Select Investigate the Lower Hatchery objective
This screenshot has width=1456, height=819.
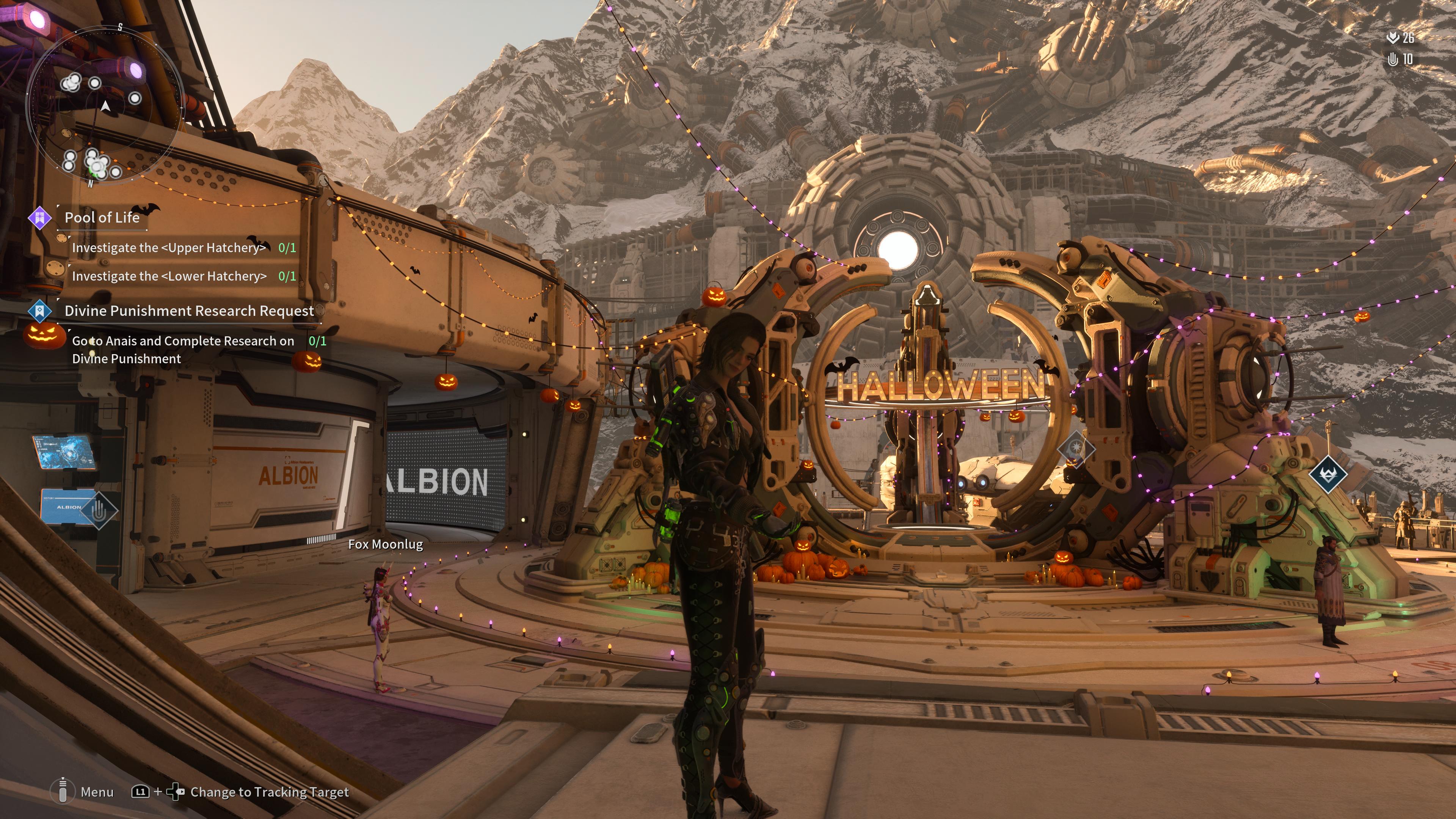click(x=169, y=276)
